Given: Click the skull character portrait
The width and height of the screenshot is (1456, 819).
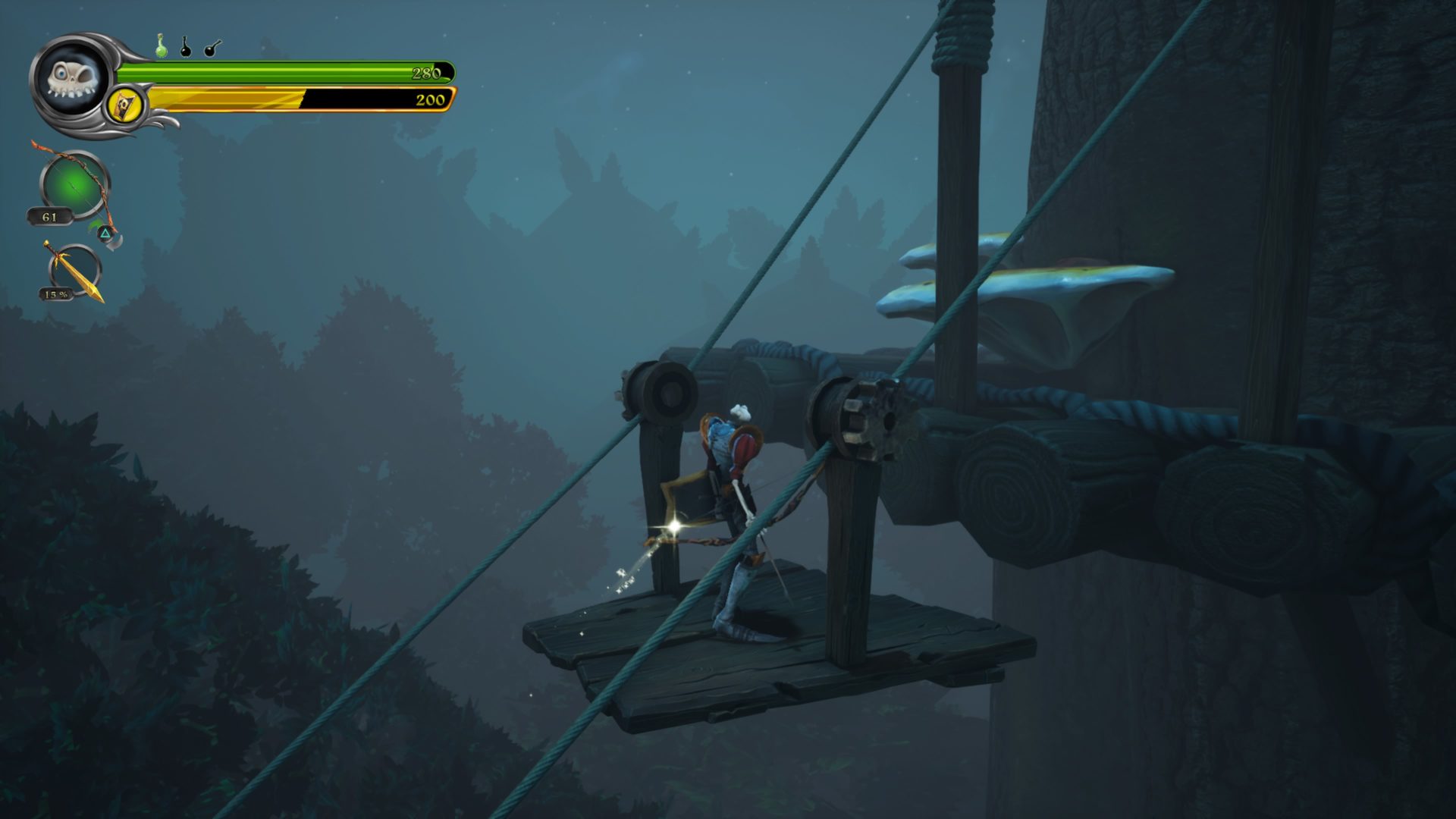Looking at the screenshot, I should point(70,79).
